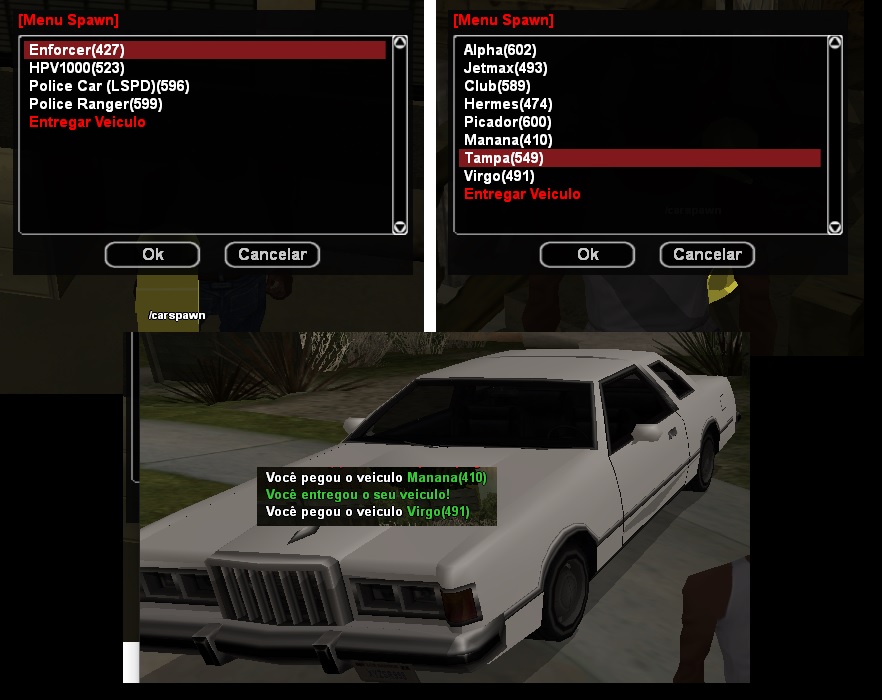882x700 pixels.
Task: Select Manana(410) from the spawn list
Action: 508,140
